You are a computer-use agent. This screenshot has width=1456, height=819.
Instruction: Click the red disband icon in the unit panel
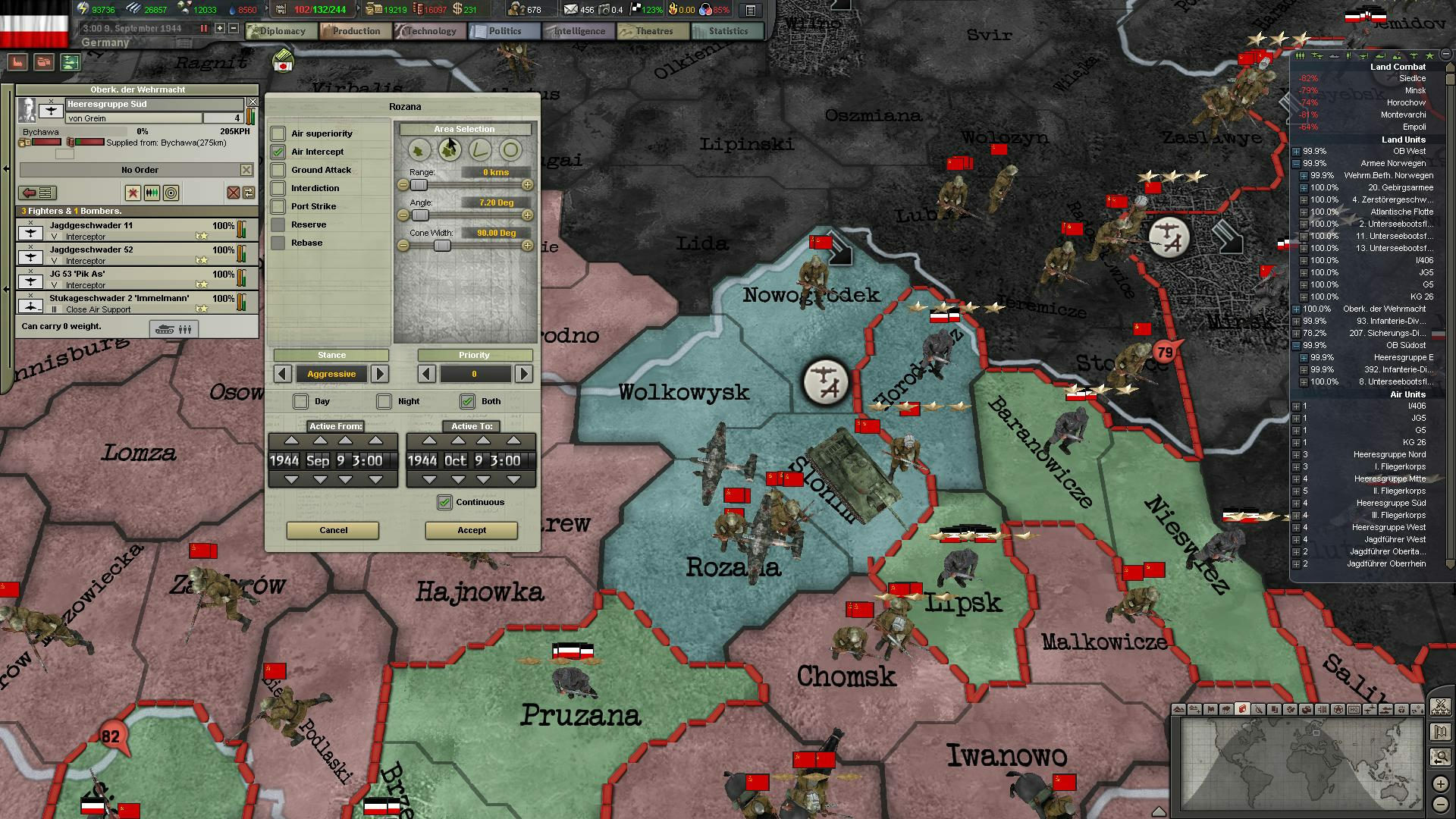[x=234, y=193]
